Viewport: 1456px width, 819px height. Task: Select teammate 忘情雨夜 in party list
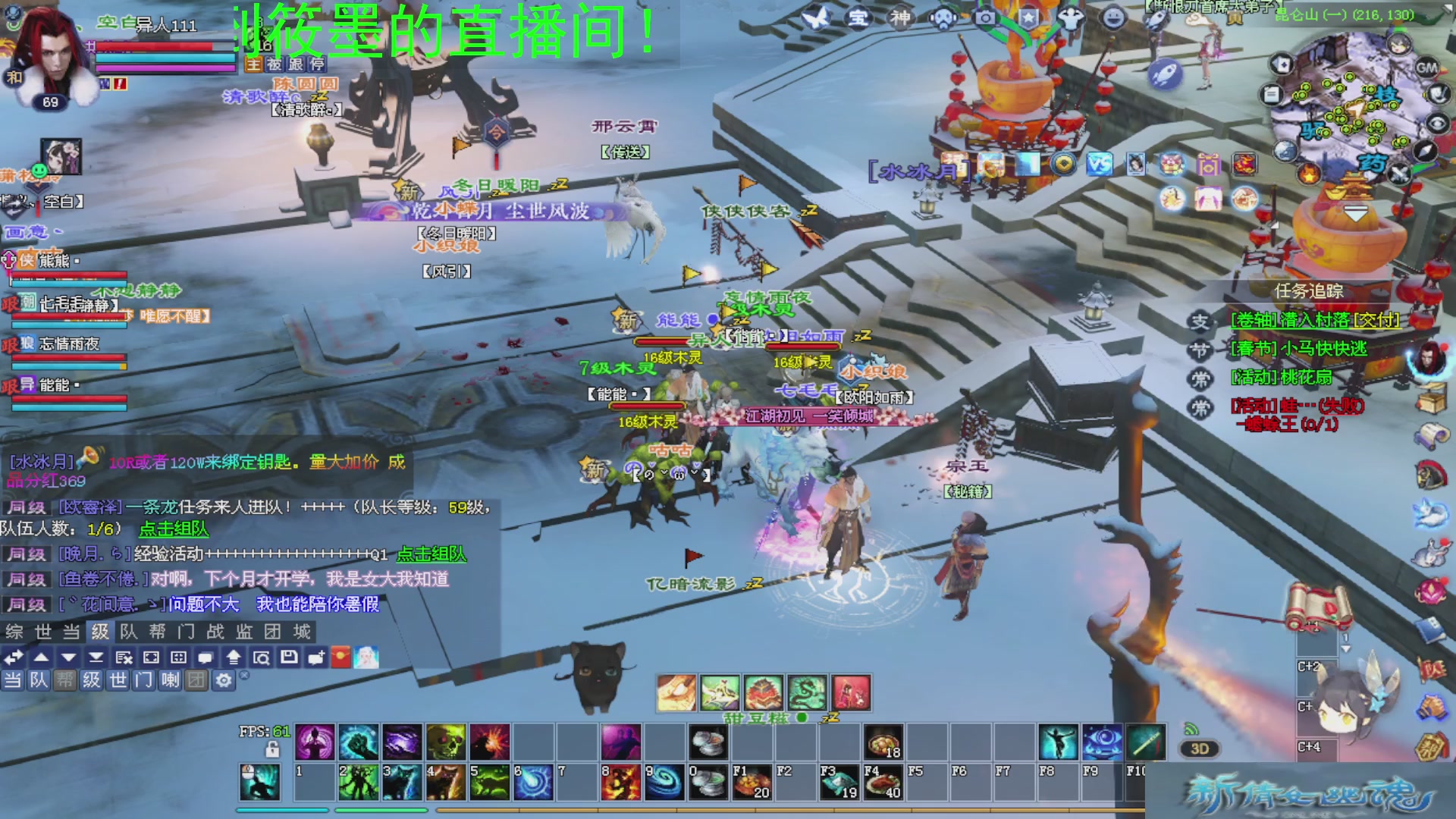[68, 345]
